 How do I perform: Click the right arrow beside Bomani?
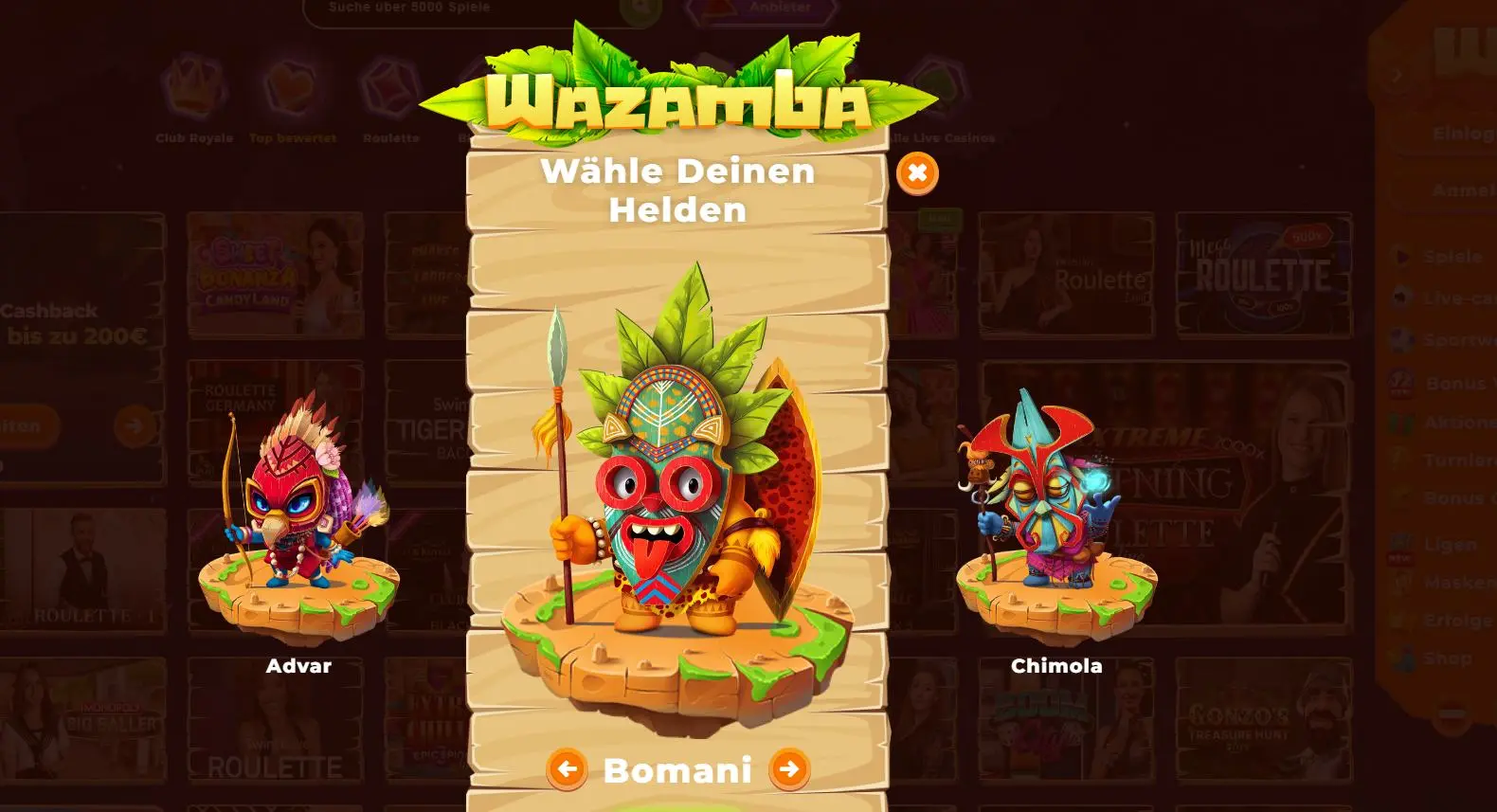pyautogui.click(x=789, y=769)
